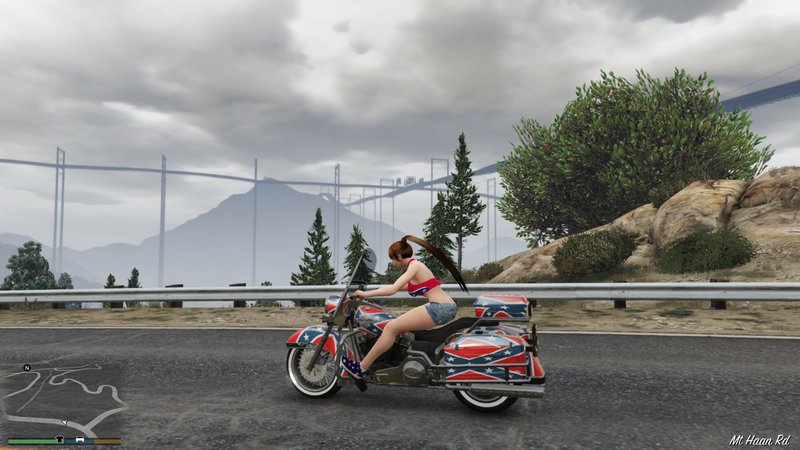Click the north compass marker on minimap
800x450 pixels.
coord(27,368)
